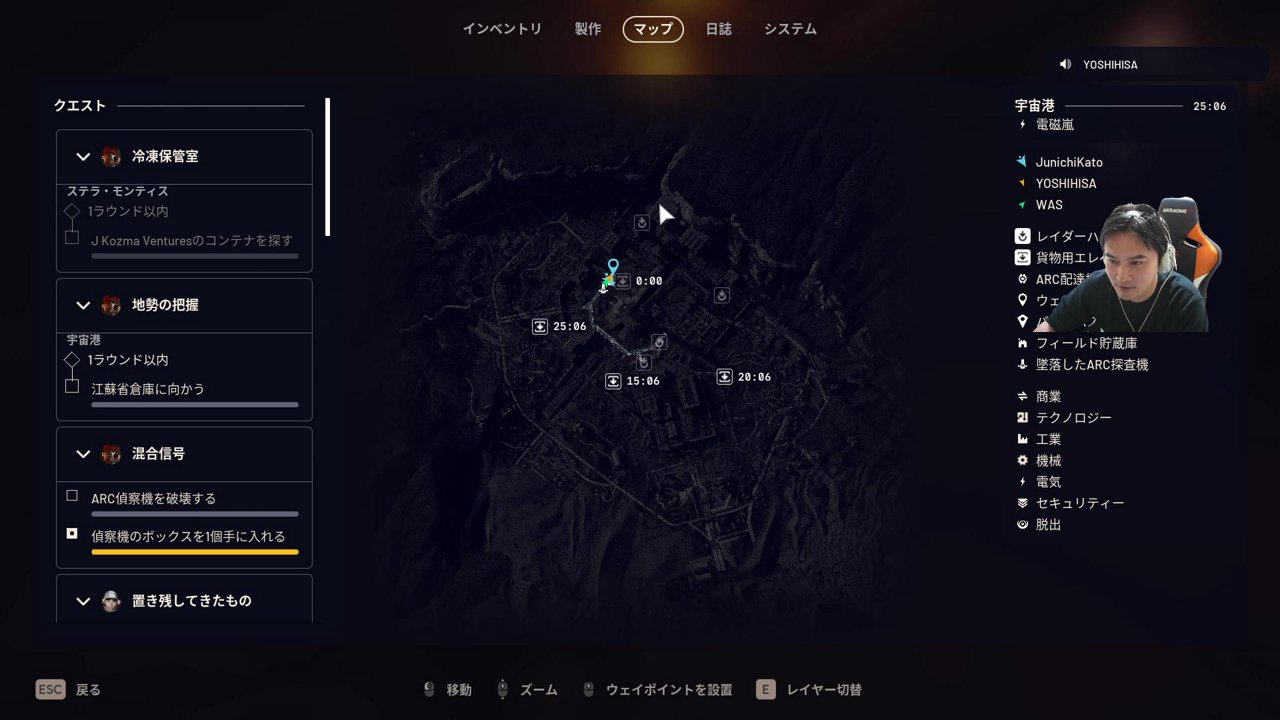Image resolution: width=1280 pixels, height=720 pixels.
Task: Toggle the 偵察機のボックスを1個手に入れる objective checkbox
Action: 71,534
